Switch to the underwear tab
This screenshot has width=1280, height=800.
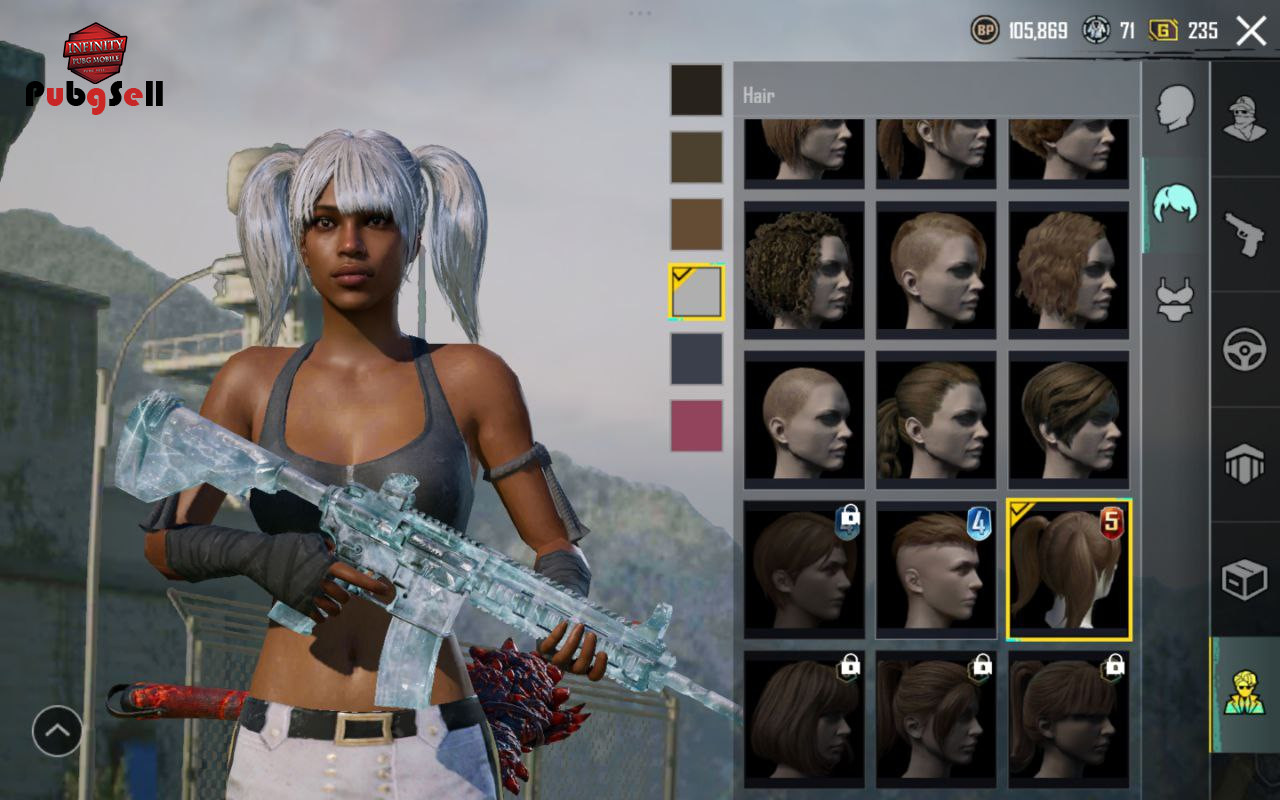pos(1175,299)
